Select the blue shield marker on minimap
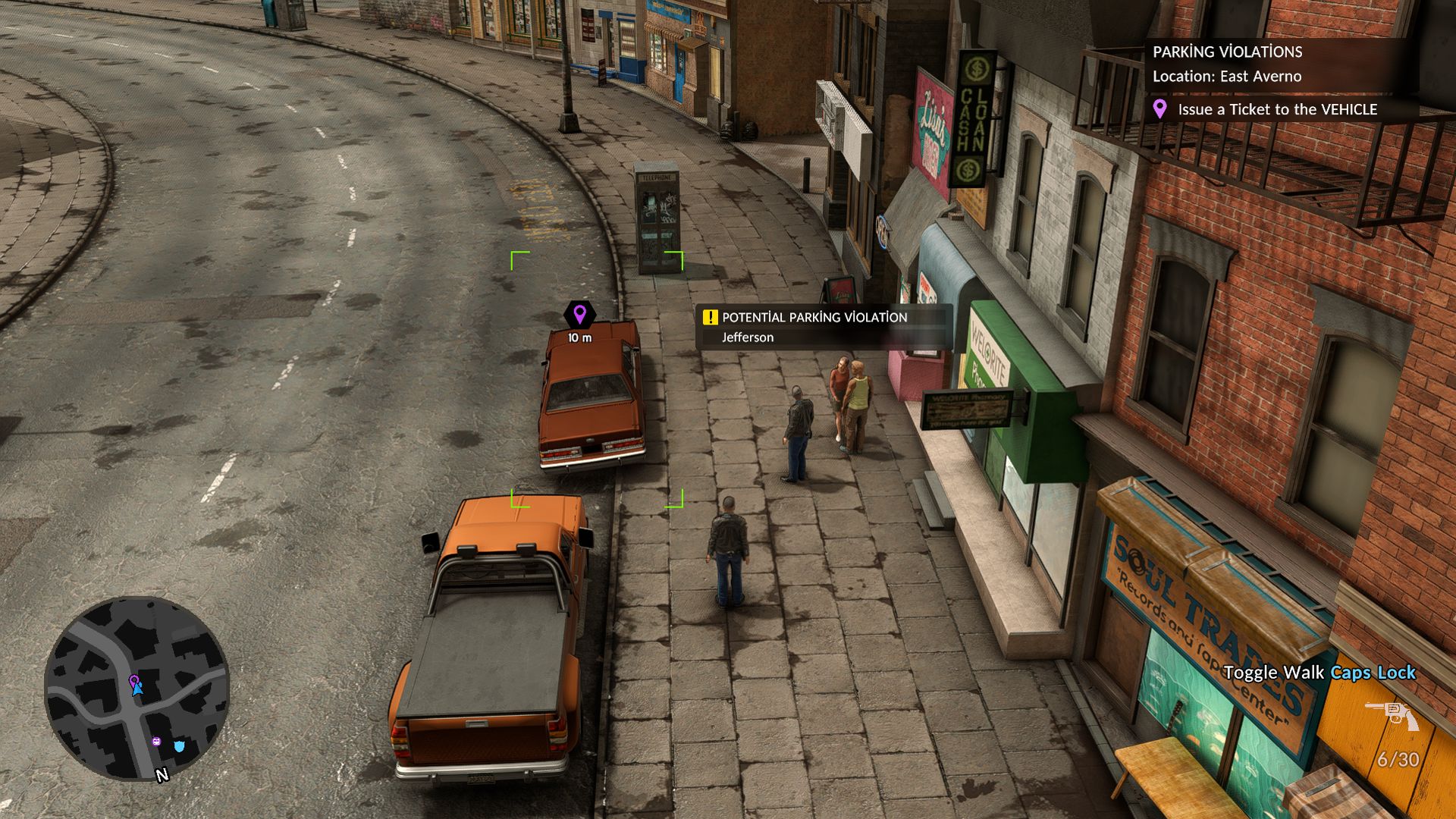The width and height of the screenshot is (1456, 819). tap(180, 746)
